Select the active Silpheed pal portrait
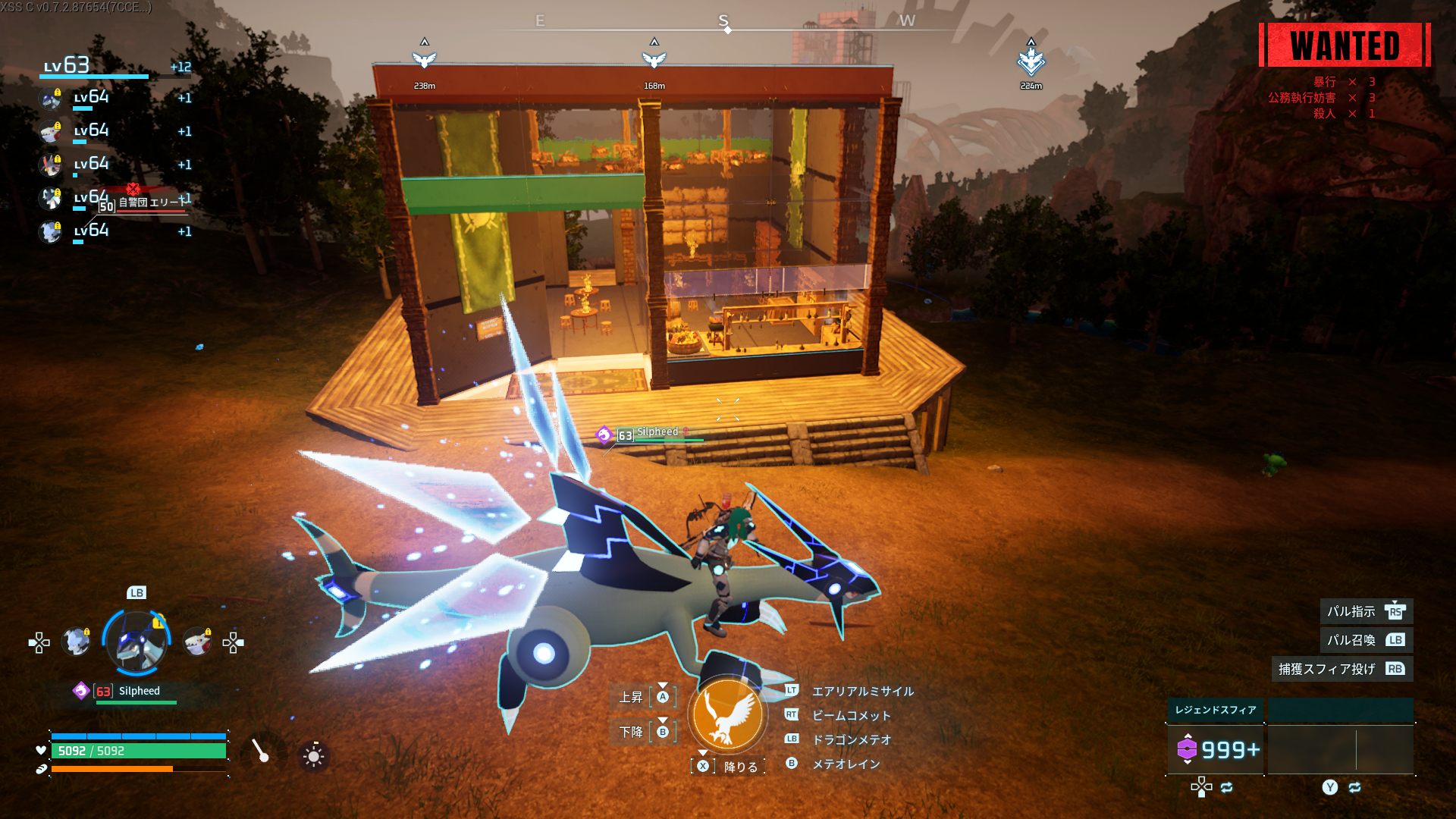The width and height of the screenshot is (1456, 819). pos(137,642)
